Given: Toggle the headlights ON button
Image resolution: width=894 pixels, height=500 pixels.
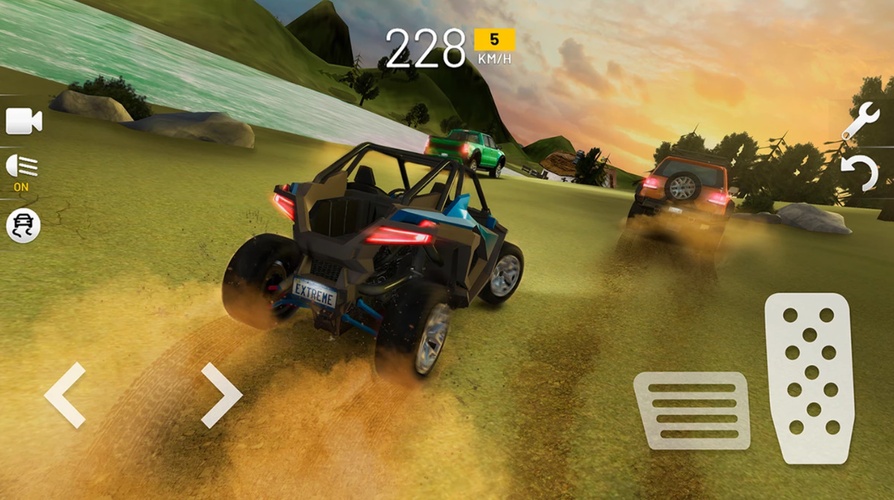Looking at the screenshot, I should (x=21, y=169).
